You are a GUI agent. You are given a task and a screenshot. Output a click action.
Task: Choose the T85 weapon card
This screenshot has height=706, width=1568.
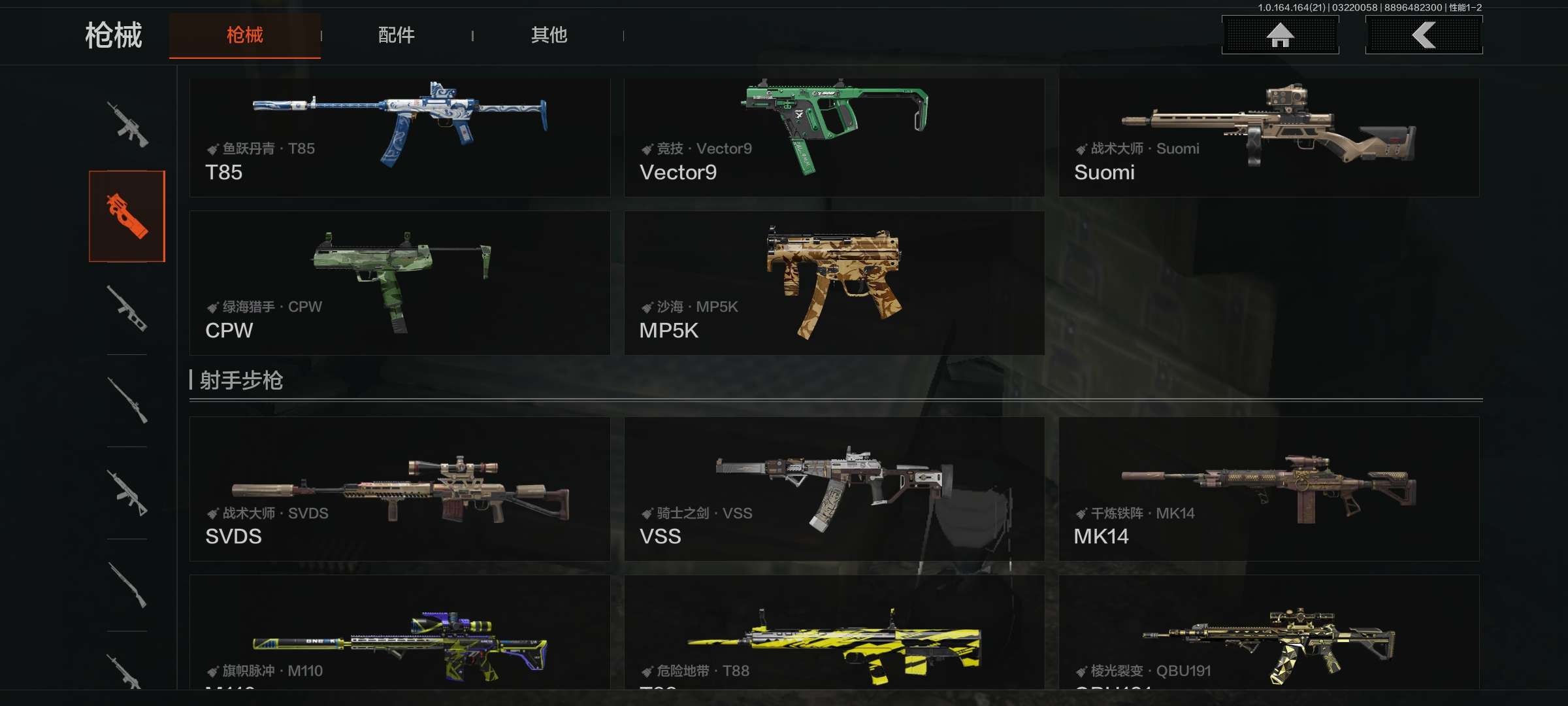[x=399, y=137]
